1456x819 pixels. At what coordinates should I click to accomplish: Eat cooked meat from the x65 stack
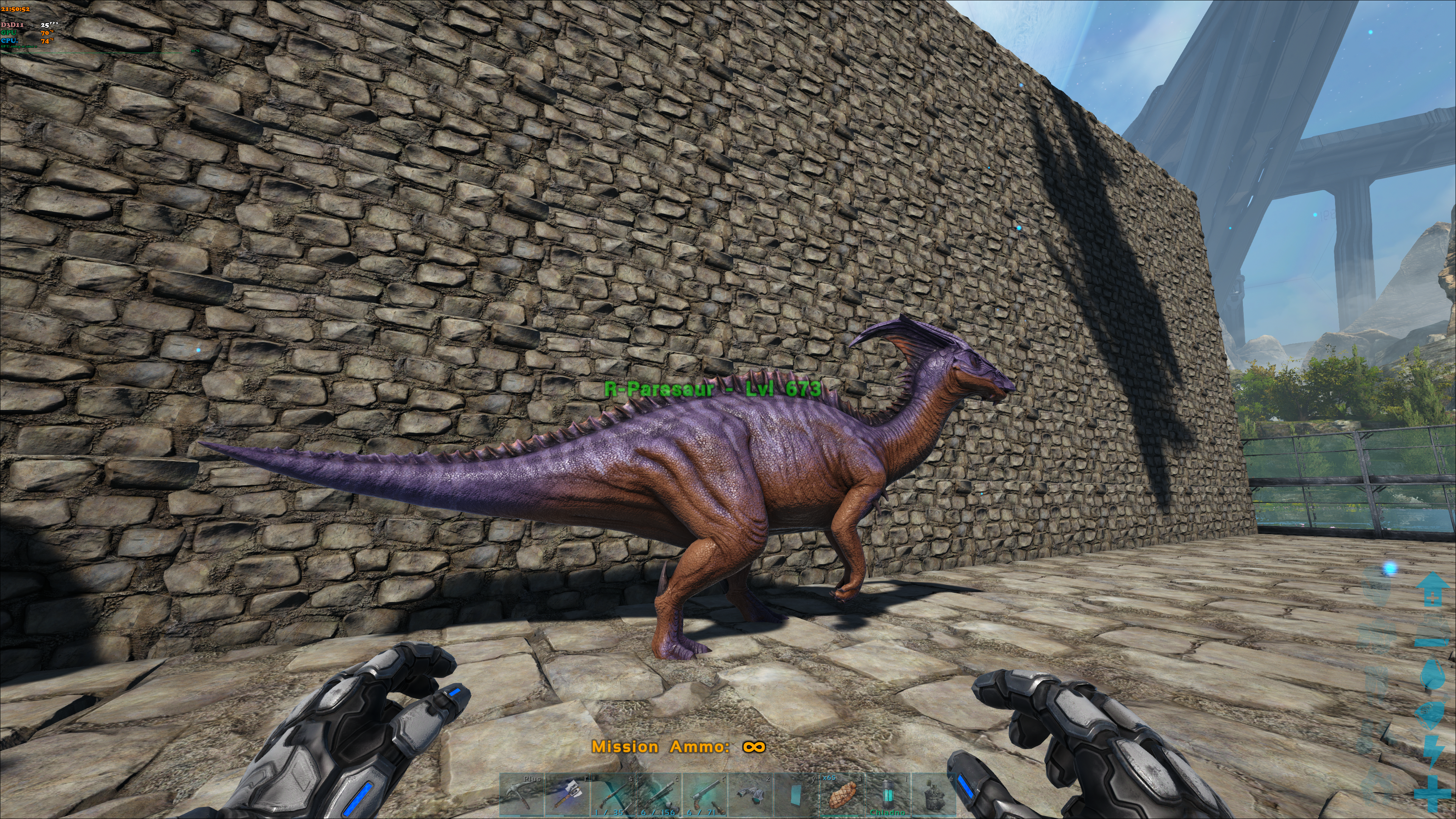[x=842, y=794]
